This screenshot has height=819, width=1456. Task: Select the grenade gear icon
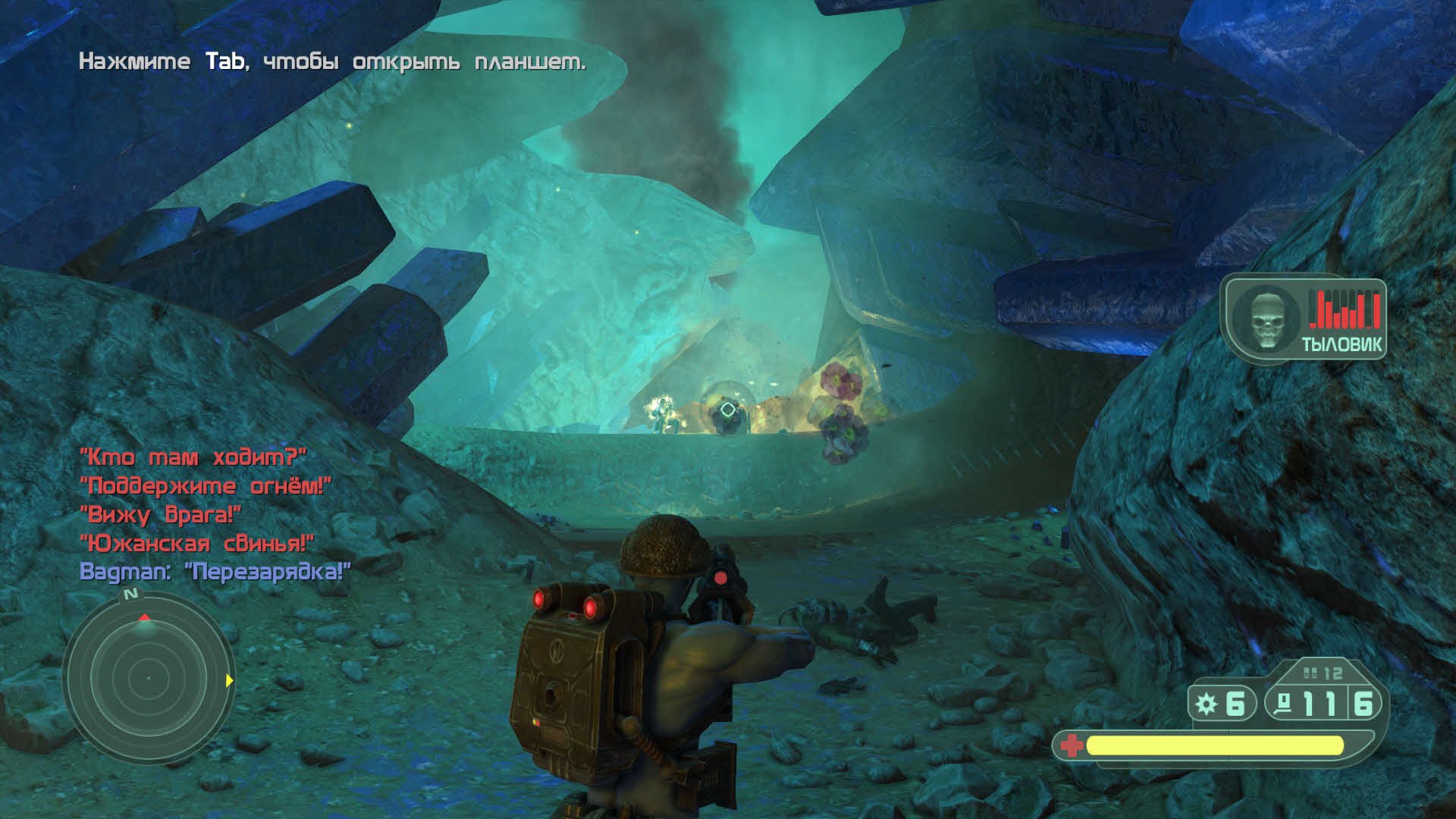click(x=1206, y=704)
